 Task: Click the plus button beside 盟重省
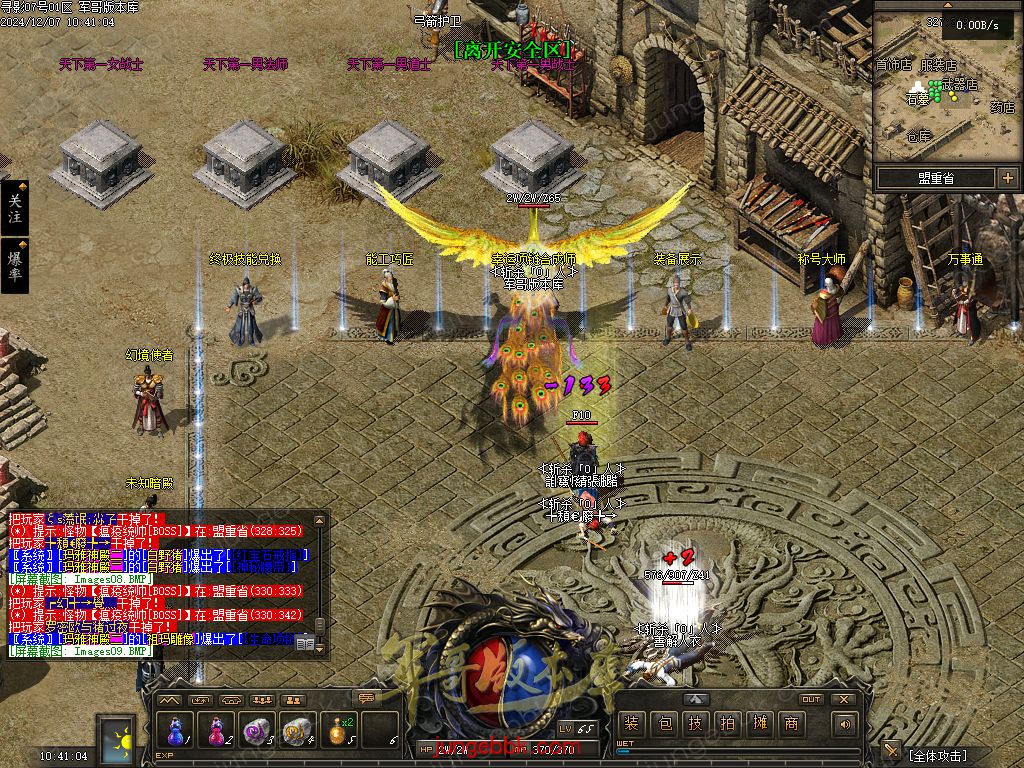(x=1007, y=178)
